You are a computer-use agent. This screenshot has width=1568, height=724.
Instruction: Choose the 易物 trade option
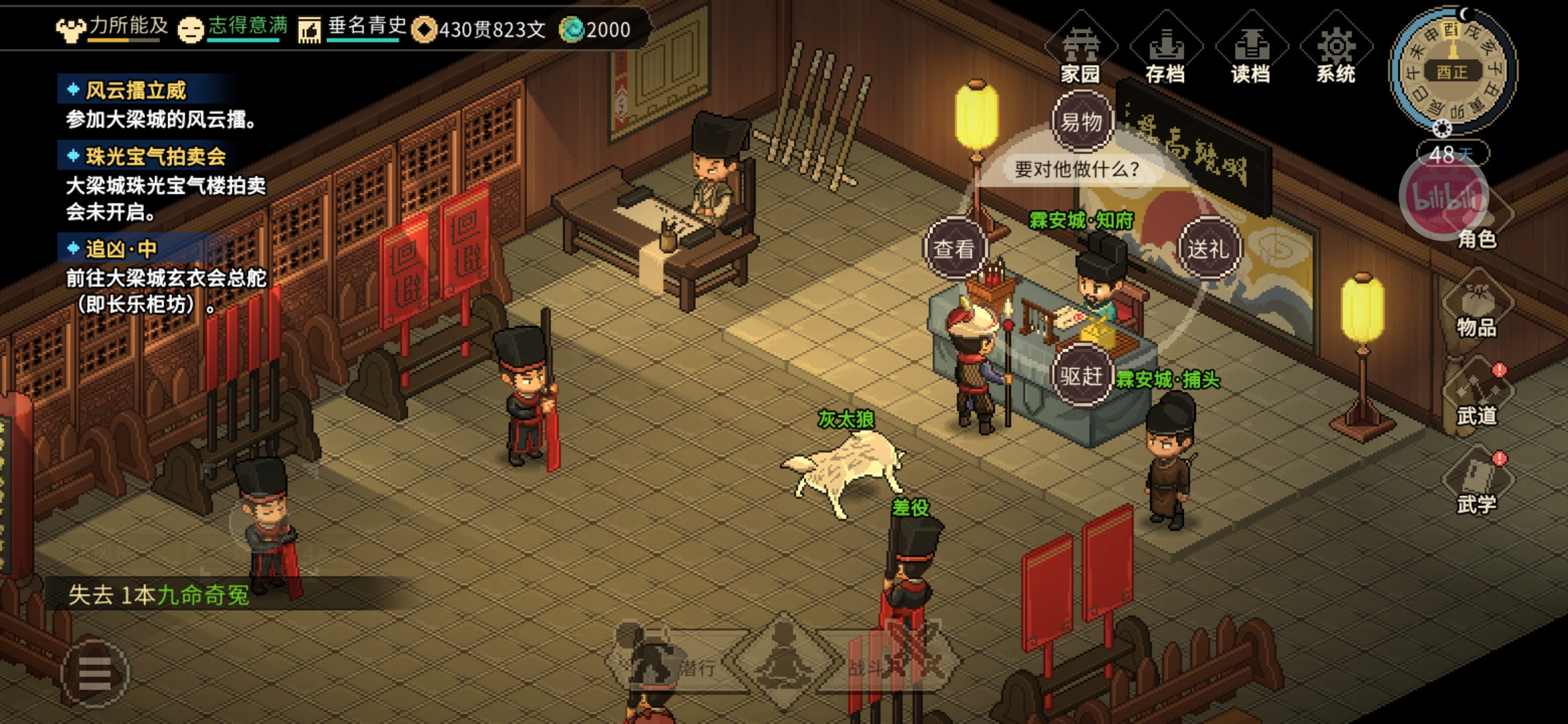(1082, 122)
